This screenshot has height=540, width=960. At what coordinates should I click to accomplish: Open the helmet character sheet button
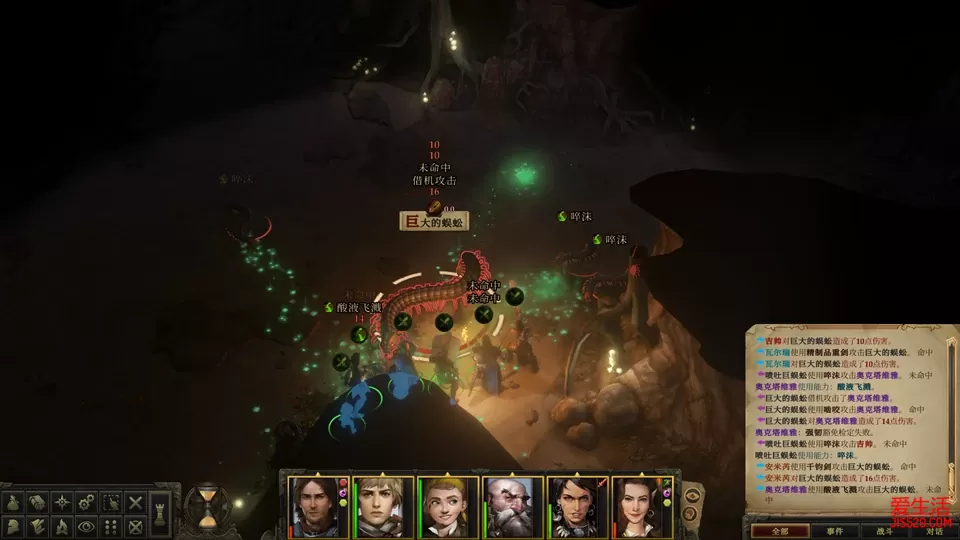15,526
